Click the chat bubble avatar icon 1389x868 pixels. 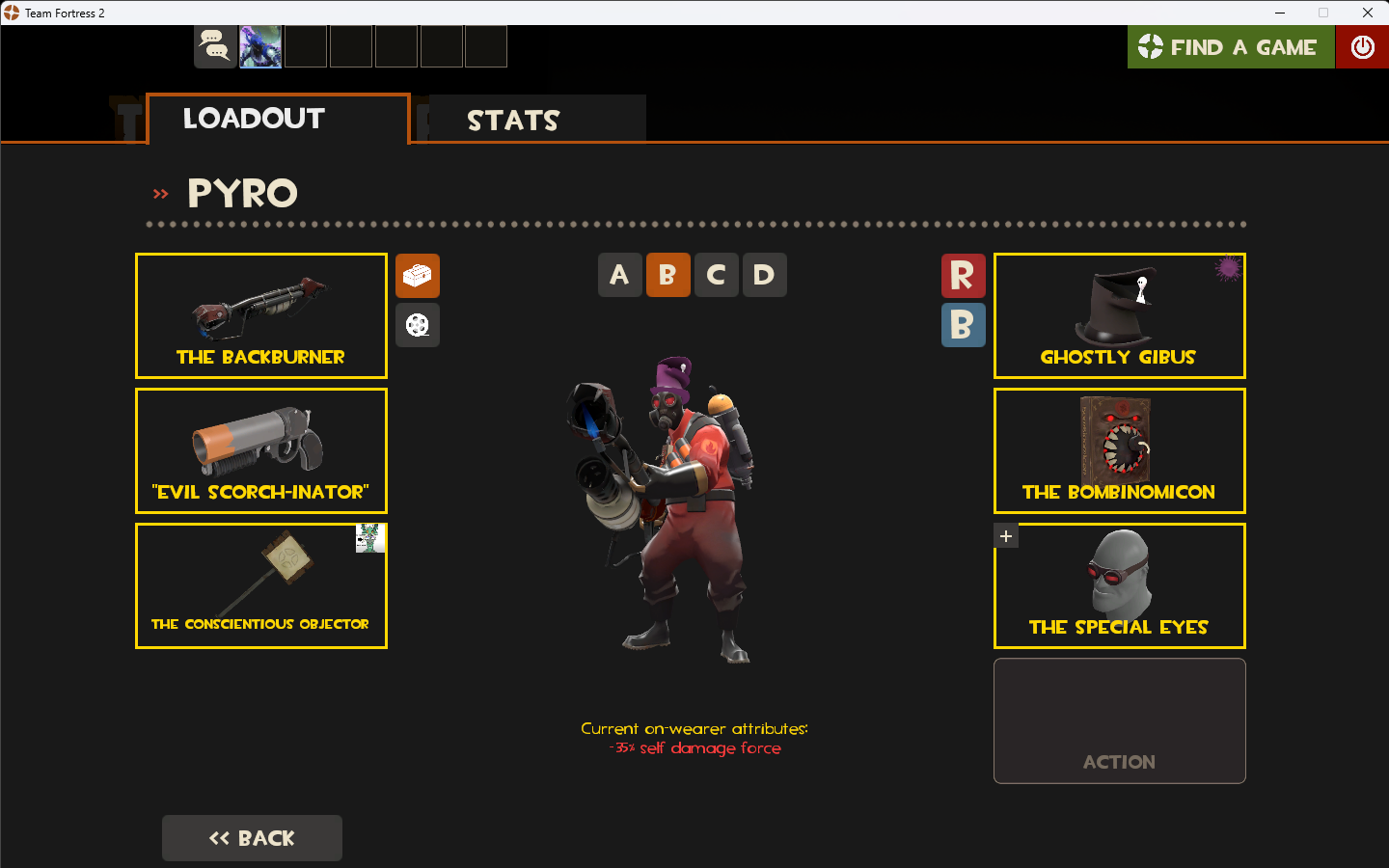[215, 45]
